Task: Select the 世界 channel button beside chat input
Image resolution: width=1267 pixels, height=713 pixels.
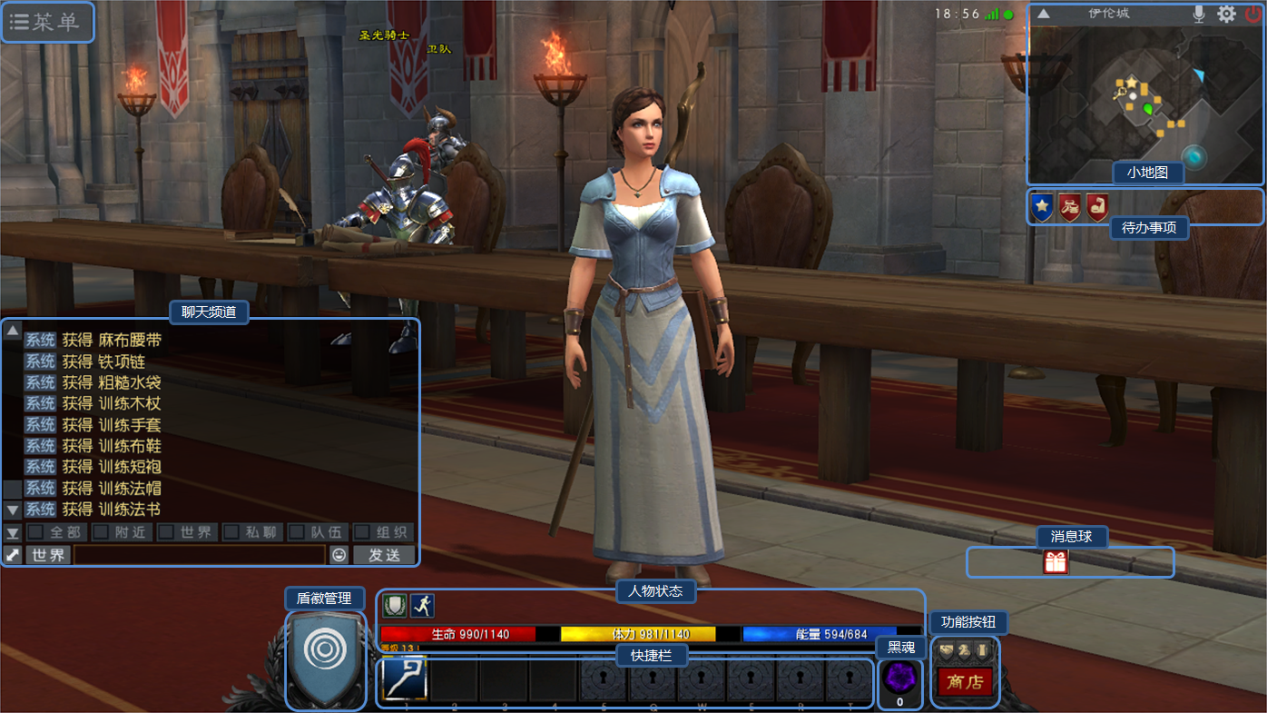Action: pyautogui.click(x=48, y=554)
